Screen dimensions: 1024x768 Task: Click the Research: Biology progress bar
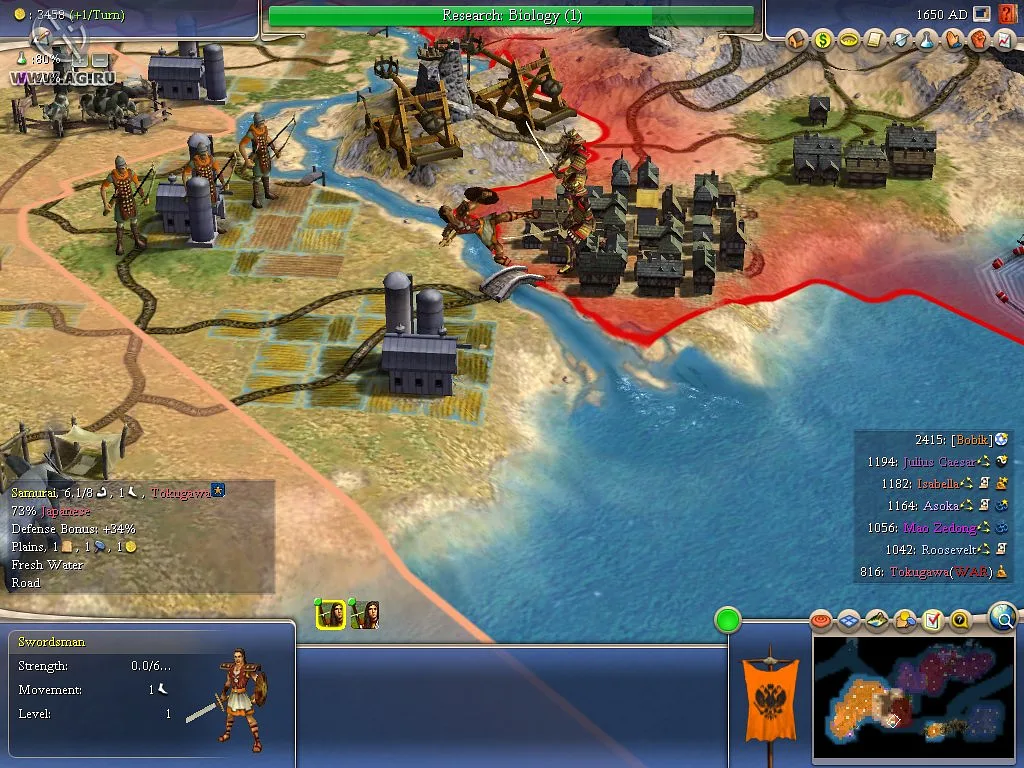511,16
